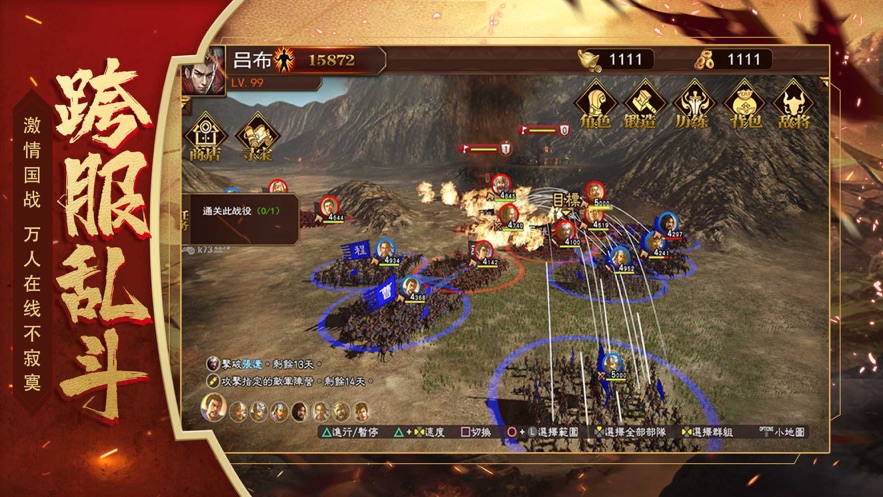Select the 通关此战役 quest tracker panel

pos(245,218)
